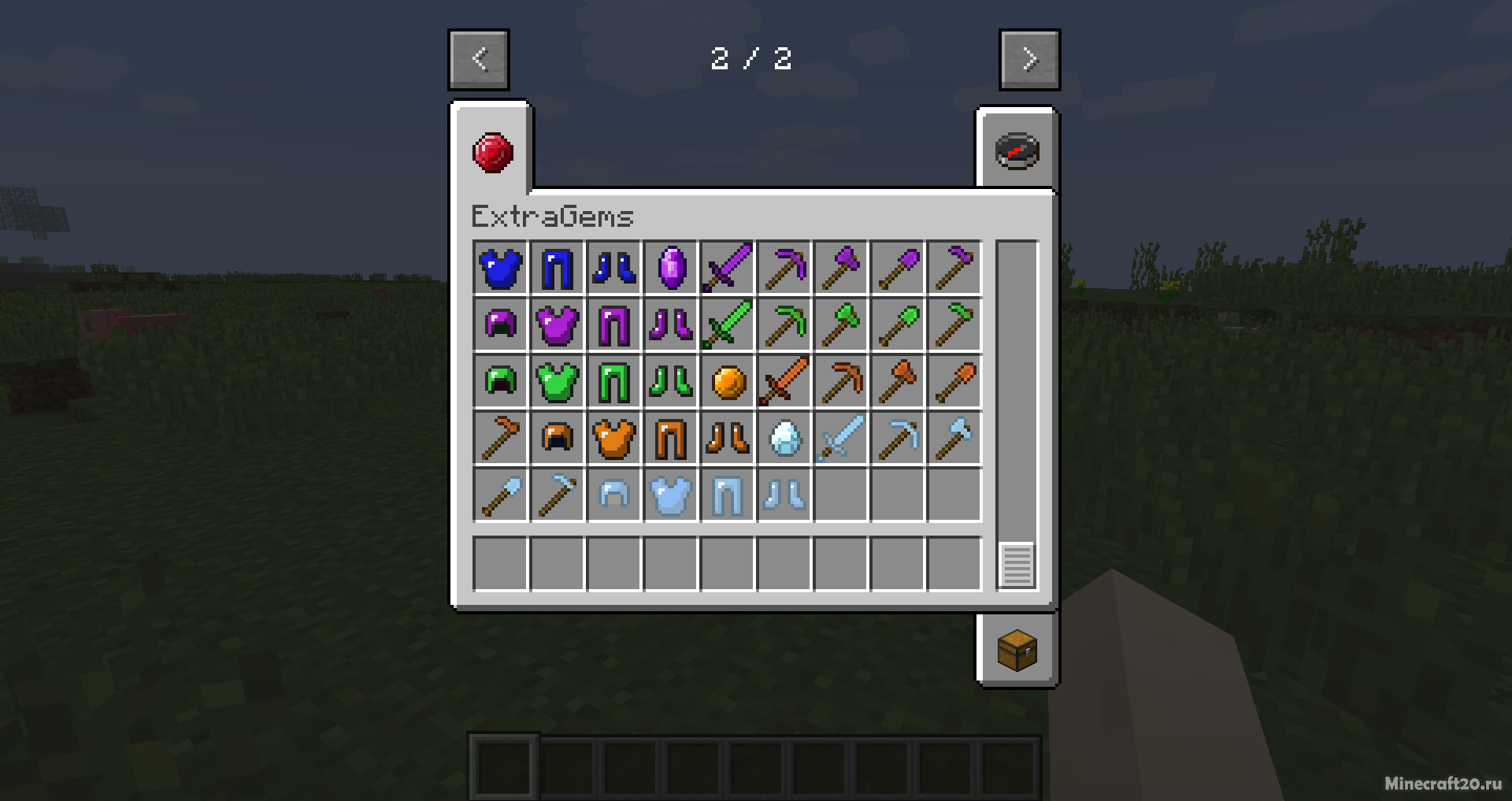Select the light blue crystal sword
This screenshot has height=801, width=1512.
[841, 438]
